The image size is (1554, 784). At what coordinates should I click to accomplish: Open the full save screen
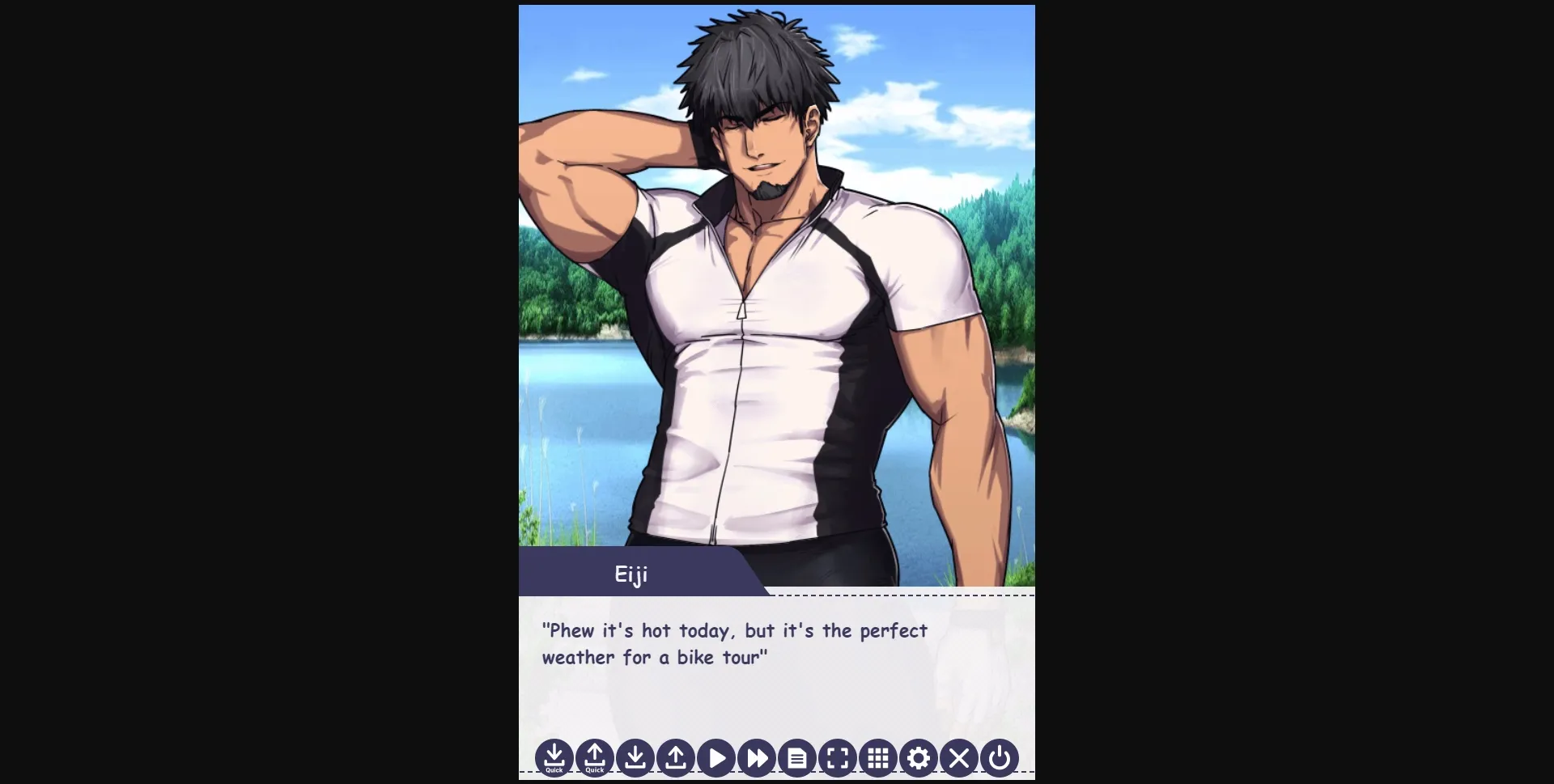pos(635,758)
